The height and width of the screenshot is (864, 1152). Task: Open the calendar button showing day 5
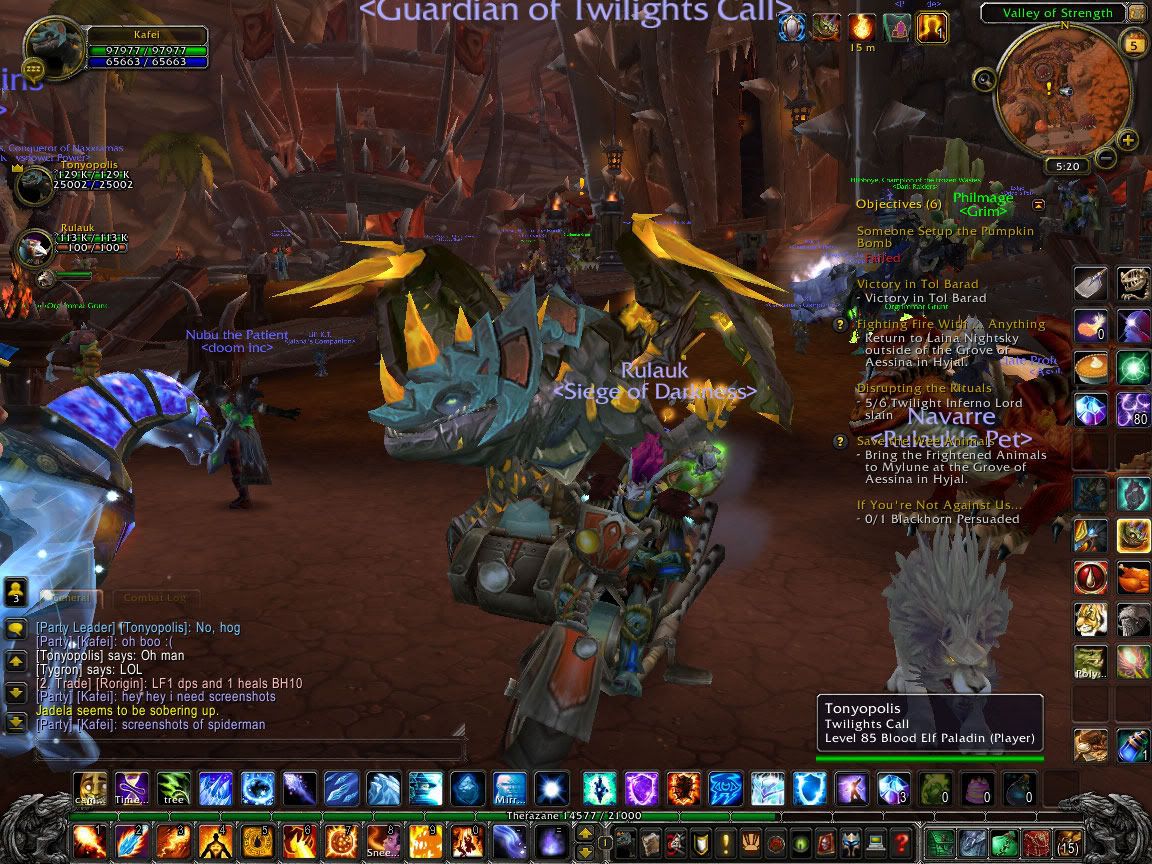tap(1134, 44)
